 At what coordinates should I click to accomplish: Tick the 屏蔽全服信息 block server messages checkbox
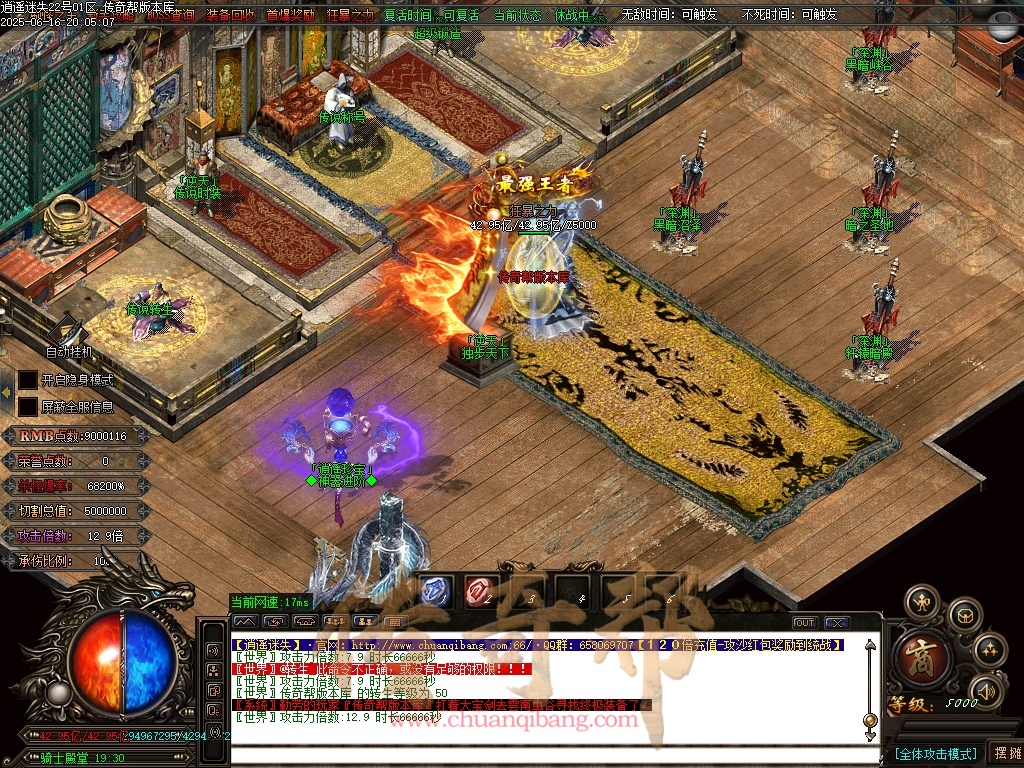pyautogui.click(x=28, y=406)
